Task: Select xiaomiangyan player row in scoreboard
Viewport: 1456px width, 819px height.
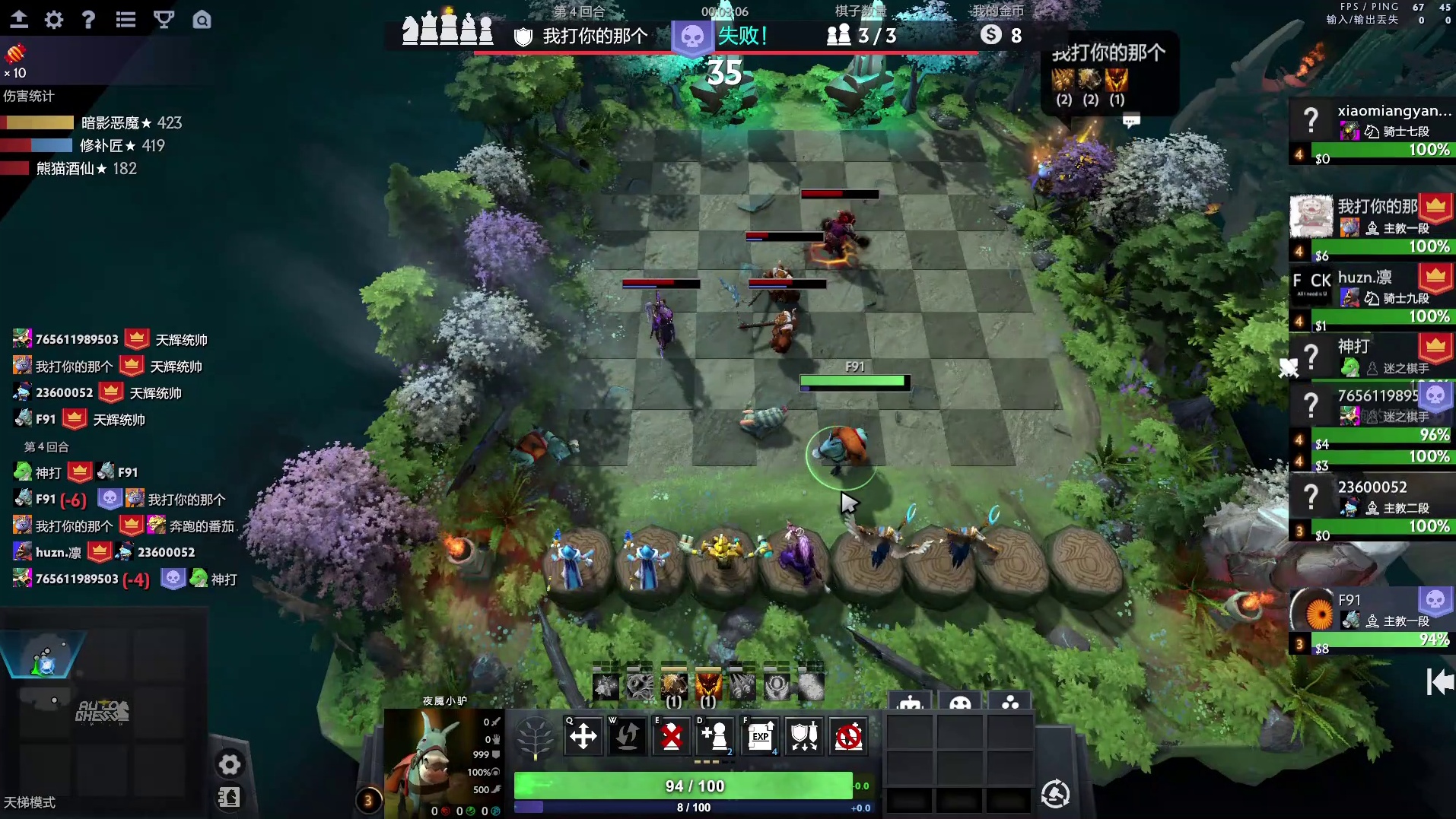Action: pyautogui.click(x=1372, y=131)
